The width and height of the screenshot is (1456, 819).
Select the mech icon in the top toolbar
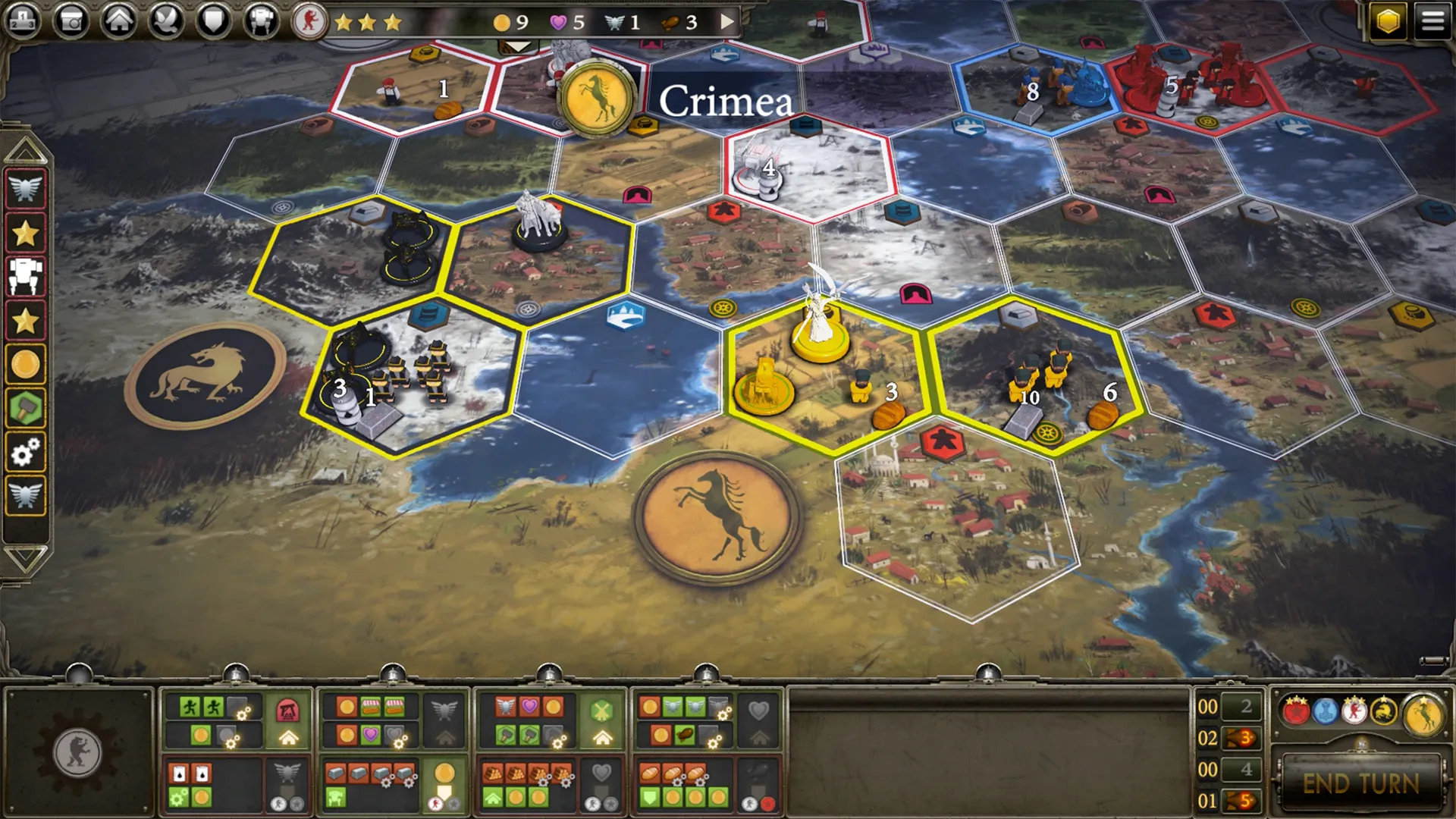click(x=261, y=20)
